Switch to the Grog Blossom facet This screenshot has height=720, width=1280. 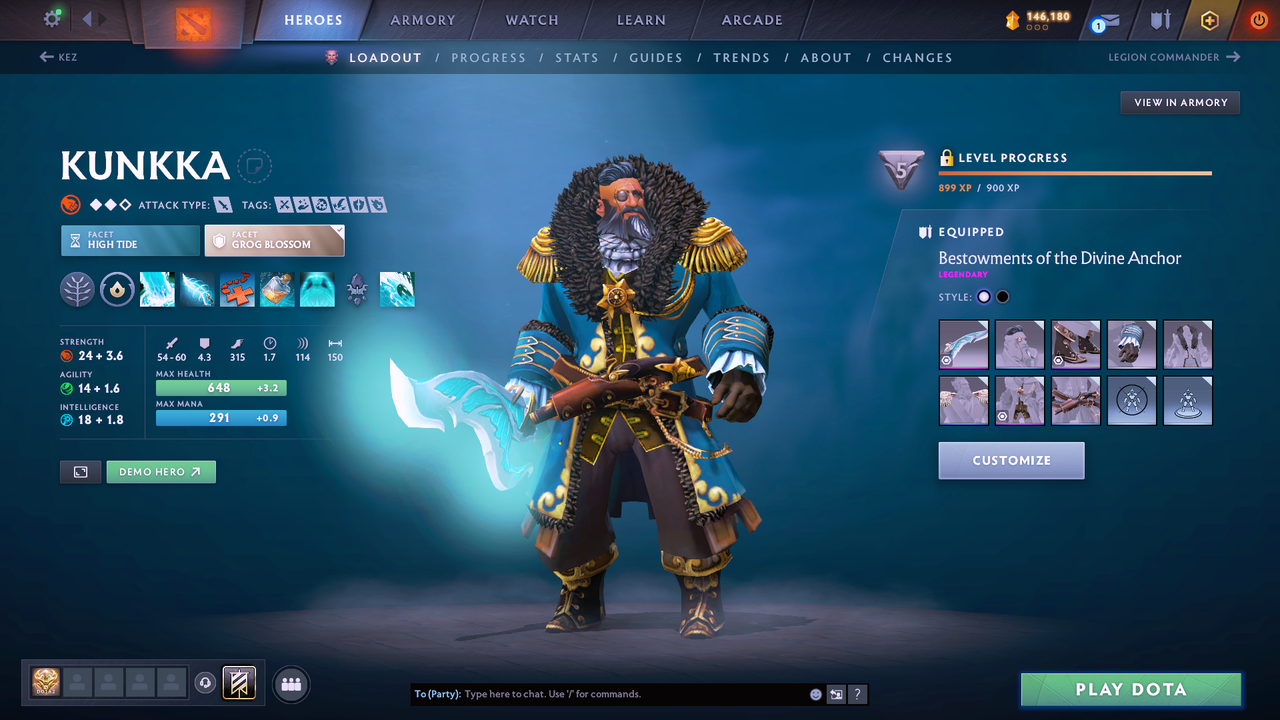(274, 240)
